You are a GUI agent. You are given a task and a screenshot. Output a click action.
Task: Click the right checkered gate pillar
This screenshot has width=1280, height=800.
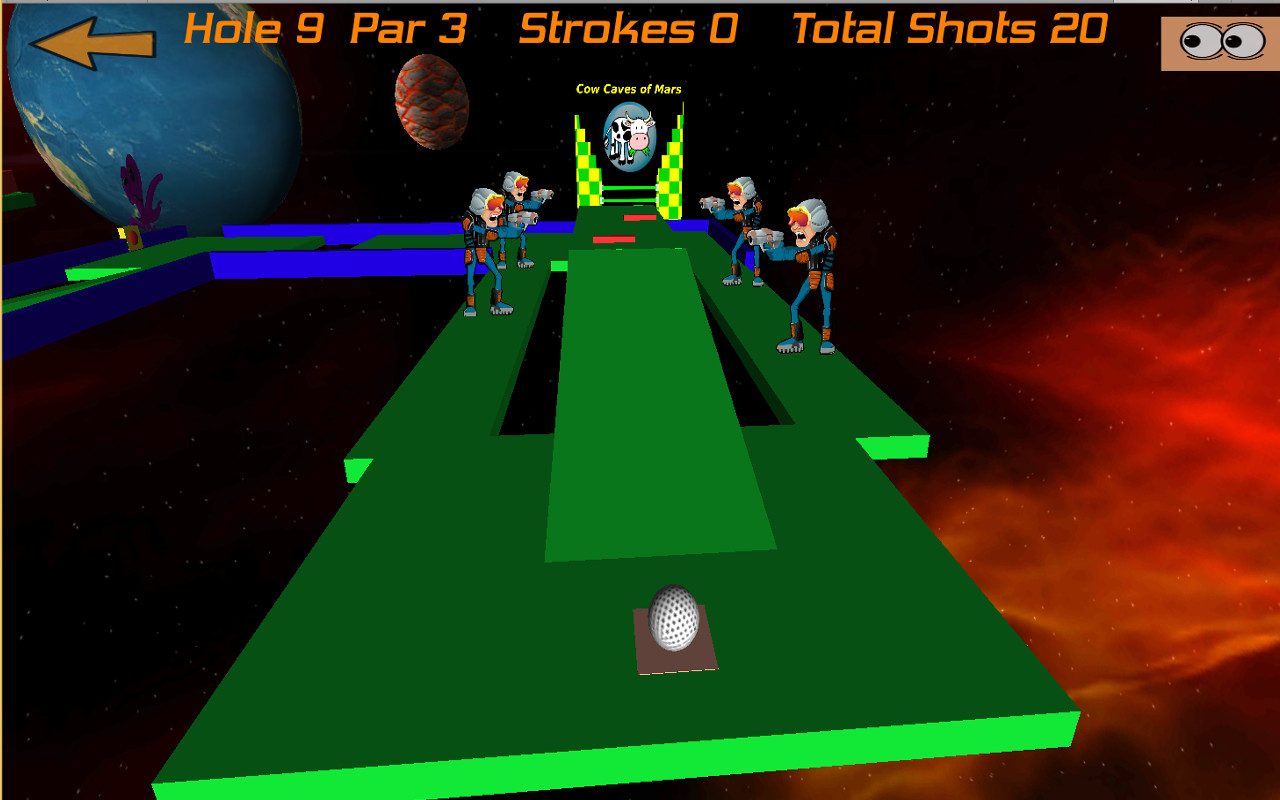pos(672,165)
